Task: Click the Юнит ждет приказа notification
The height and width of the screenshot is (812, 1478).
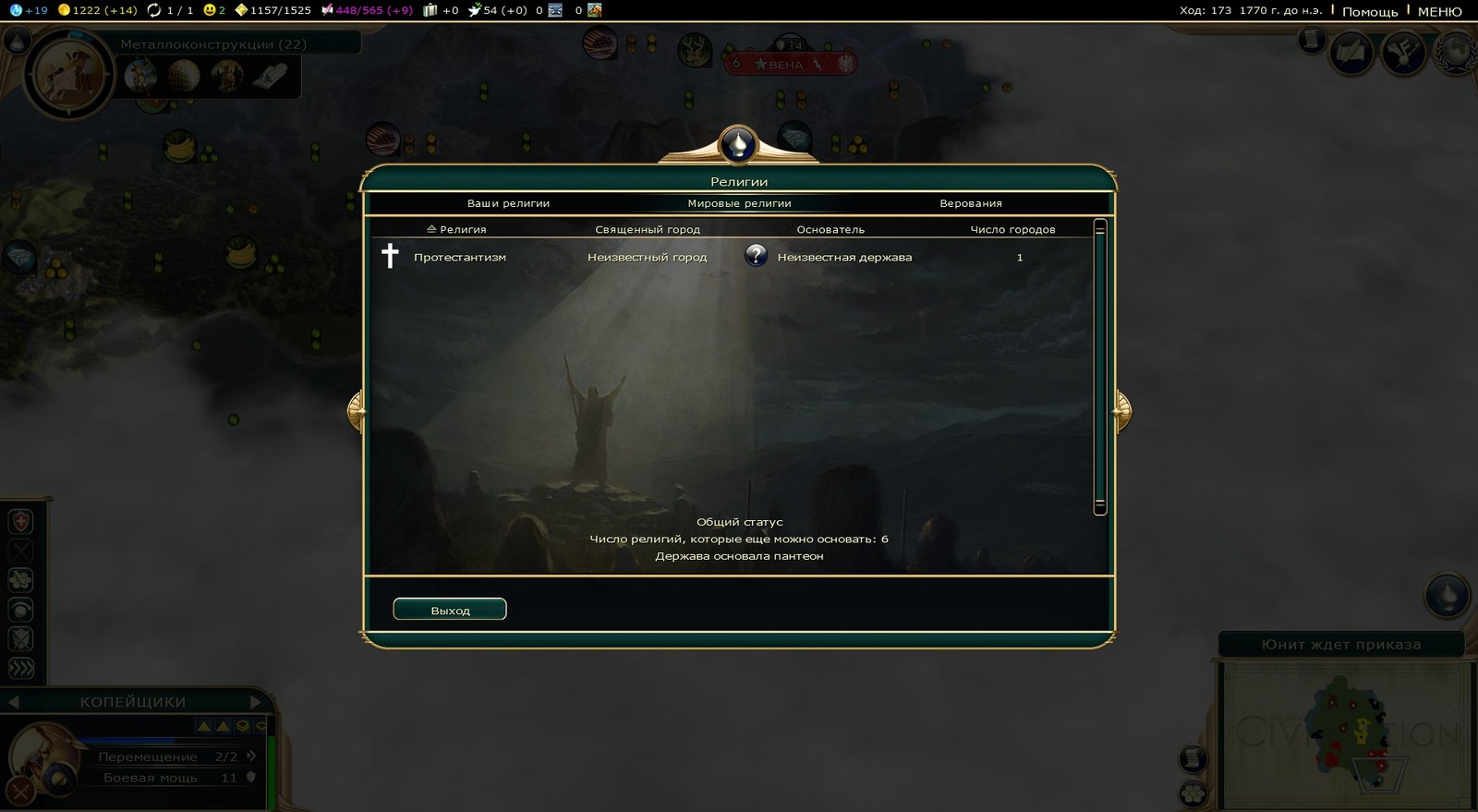Action: (1341, 645)
